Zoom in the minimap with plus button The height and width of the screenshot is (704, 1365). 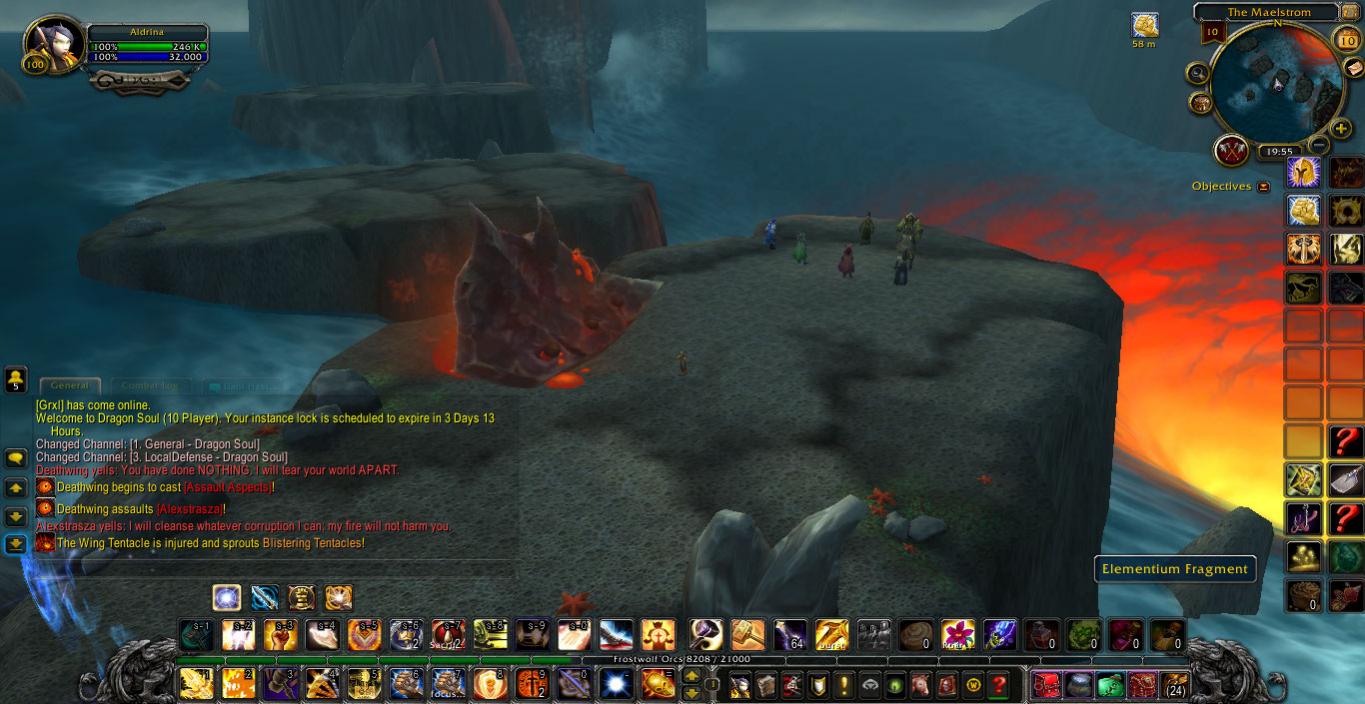tap(1340, 129)
